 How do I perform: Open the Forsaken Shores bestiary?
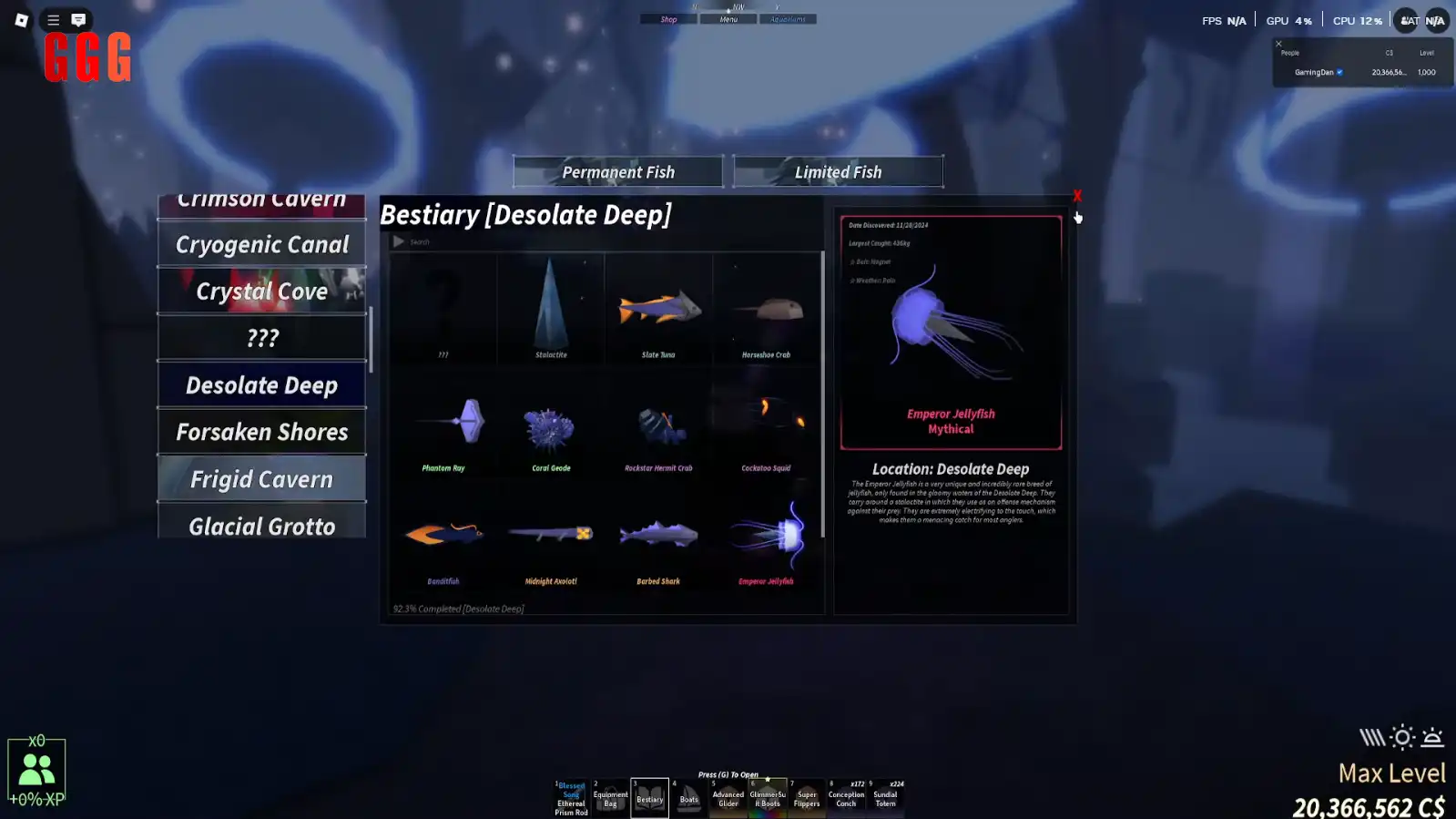[262, 432]
